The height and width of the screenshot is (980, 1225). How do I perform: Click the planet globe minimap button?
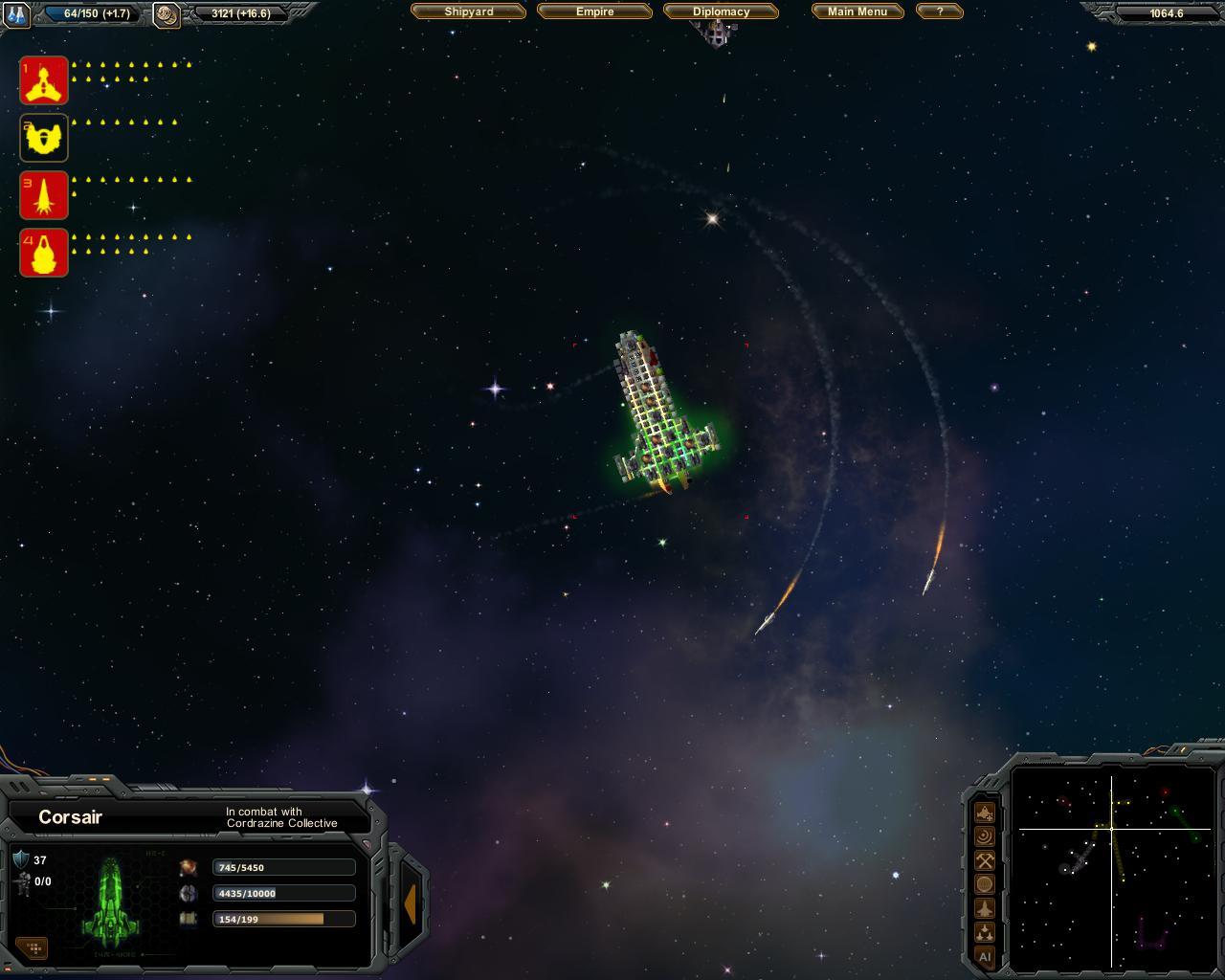984,884
